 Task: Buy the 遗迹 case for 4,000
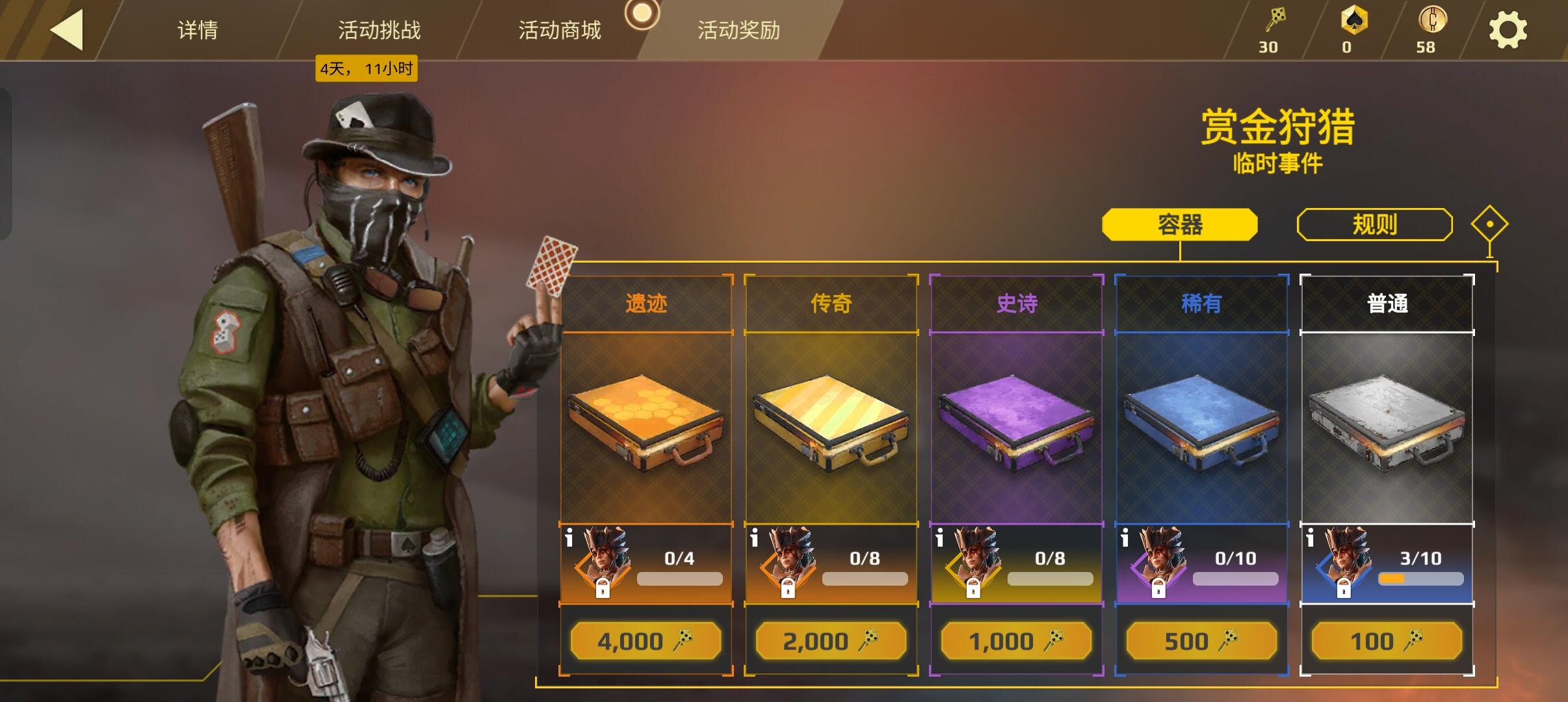coord(646,641)
